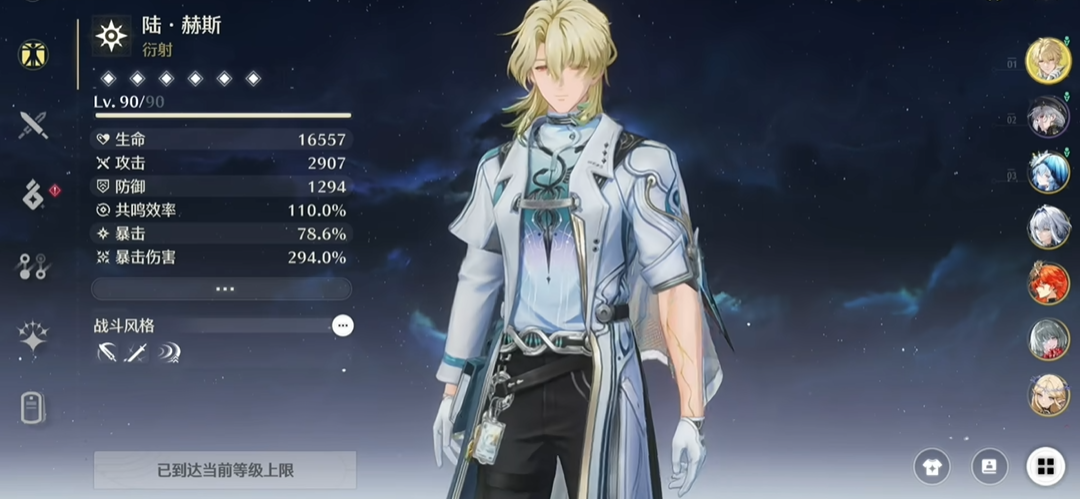Screen dimensions: 1080x499
Task: Open the forte skill tree tab
Action: pyautogui.click(x=34, y=266)
